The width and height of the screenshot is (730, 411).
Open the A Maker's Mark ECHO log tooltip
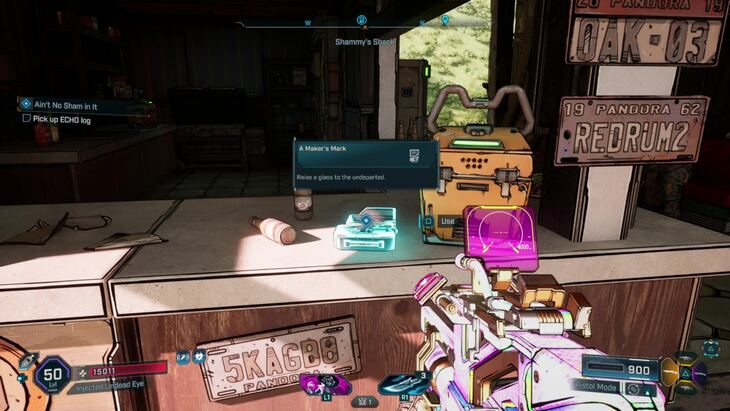click(365, 164)
